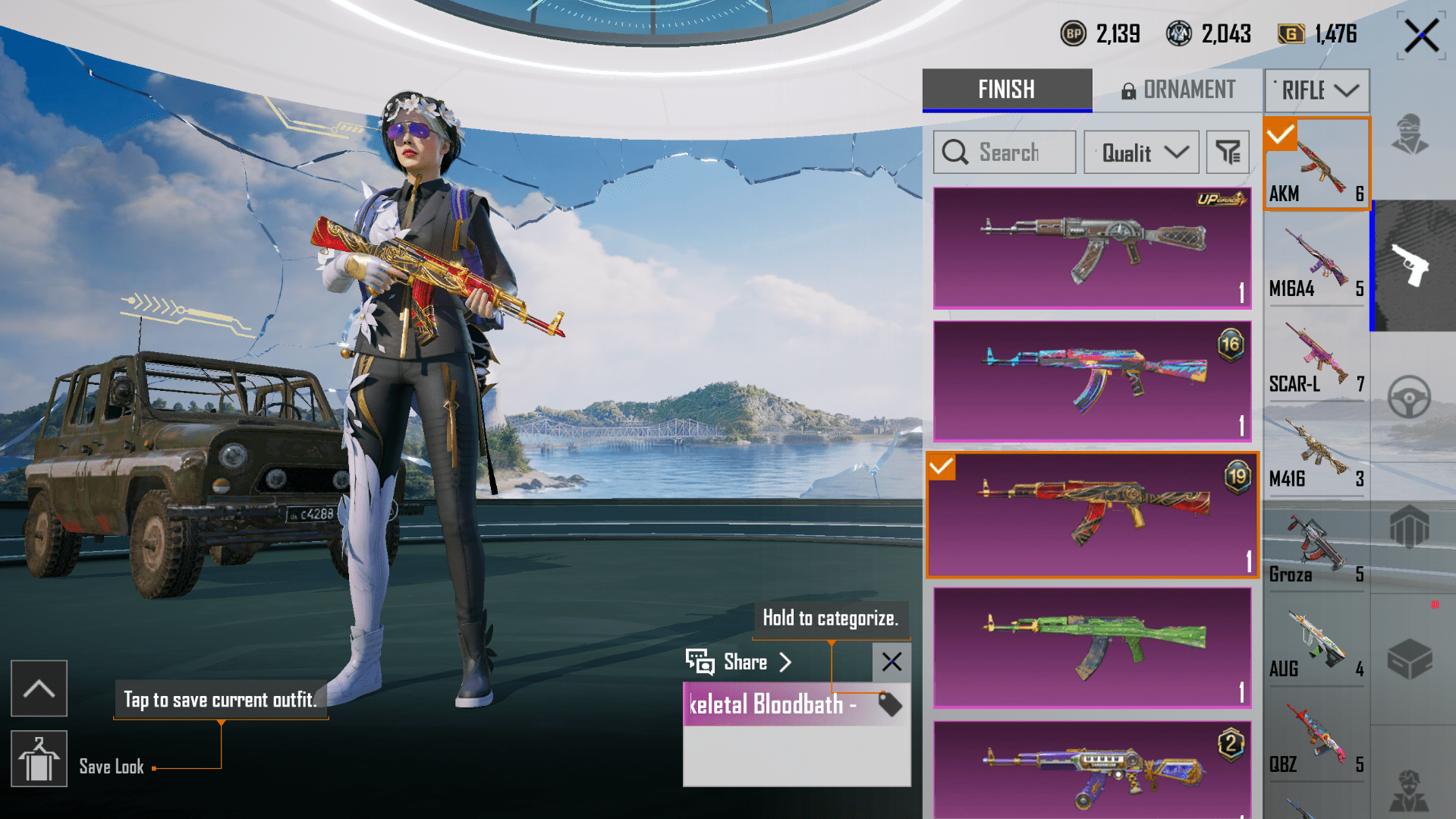This screenshot has height=819, width=1456.
Task: Click the finish Search field
Action: click(x=1004, y=153)
